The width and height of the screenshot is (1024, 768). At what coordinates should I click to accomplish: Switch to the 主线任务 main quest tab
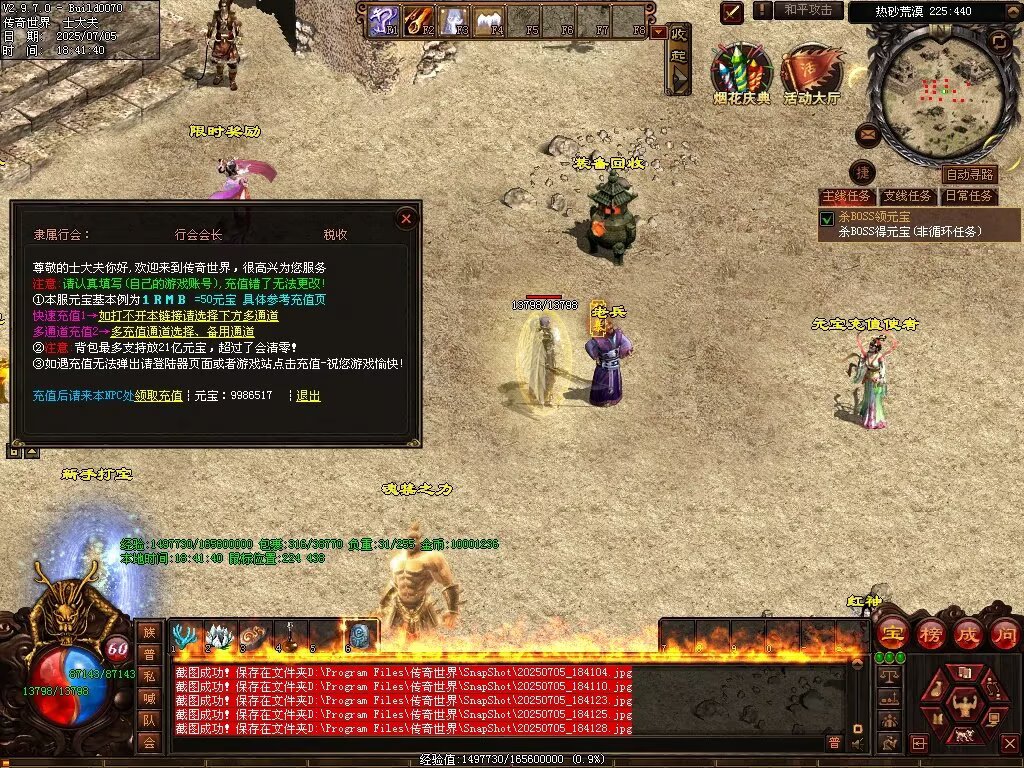tap(846, 196)
